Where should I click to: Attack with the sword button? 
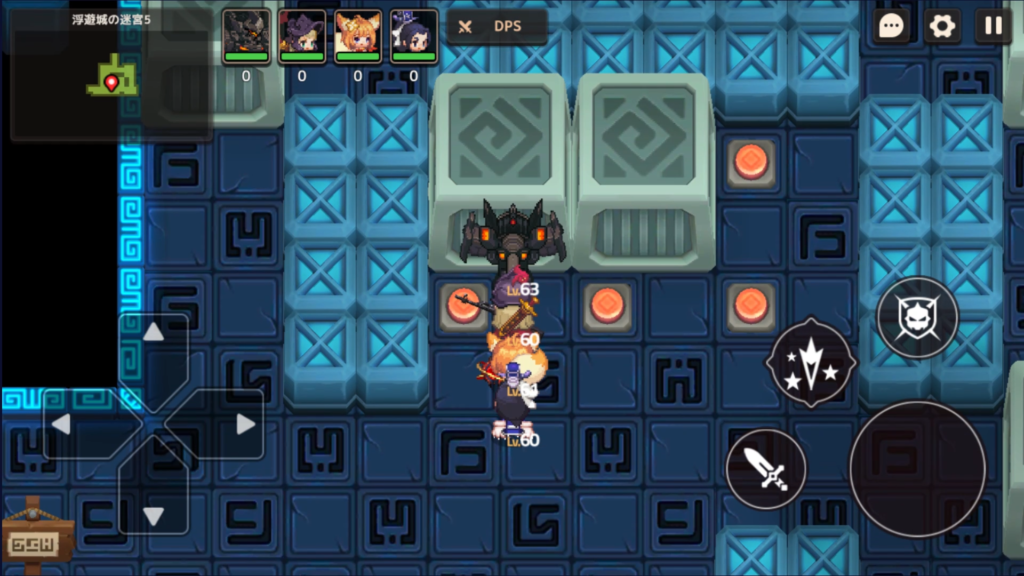coord(766,469)
